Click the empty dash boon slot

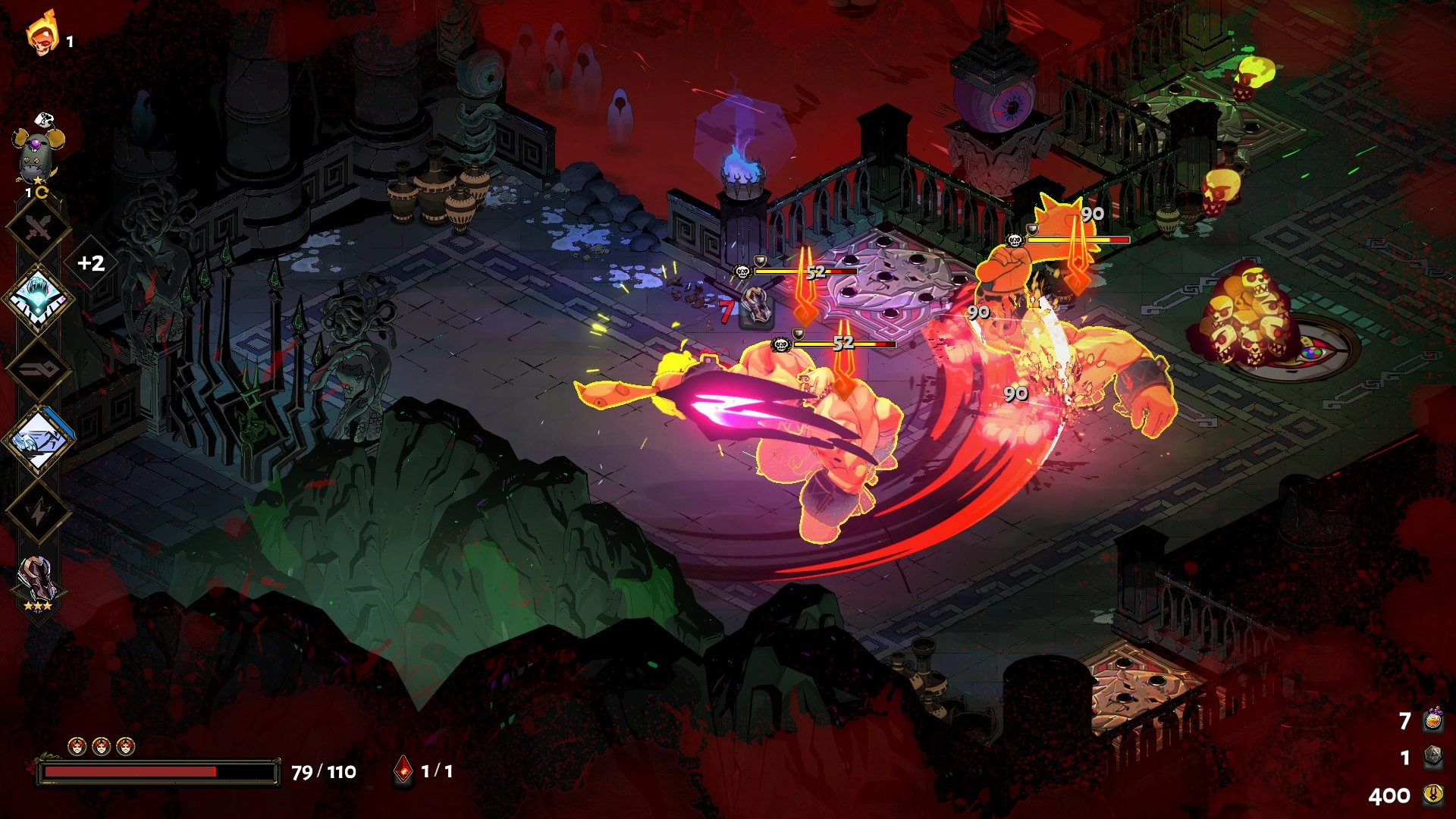(38, 369)
